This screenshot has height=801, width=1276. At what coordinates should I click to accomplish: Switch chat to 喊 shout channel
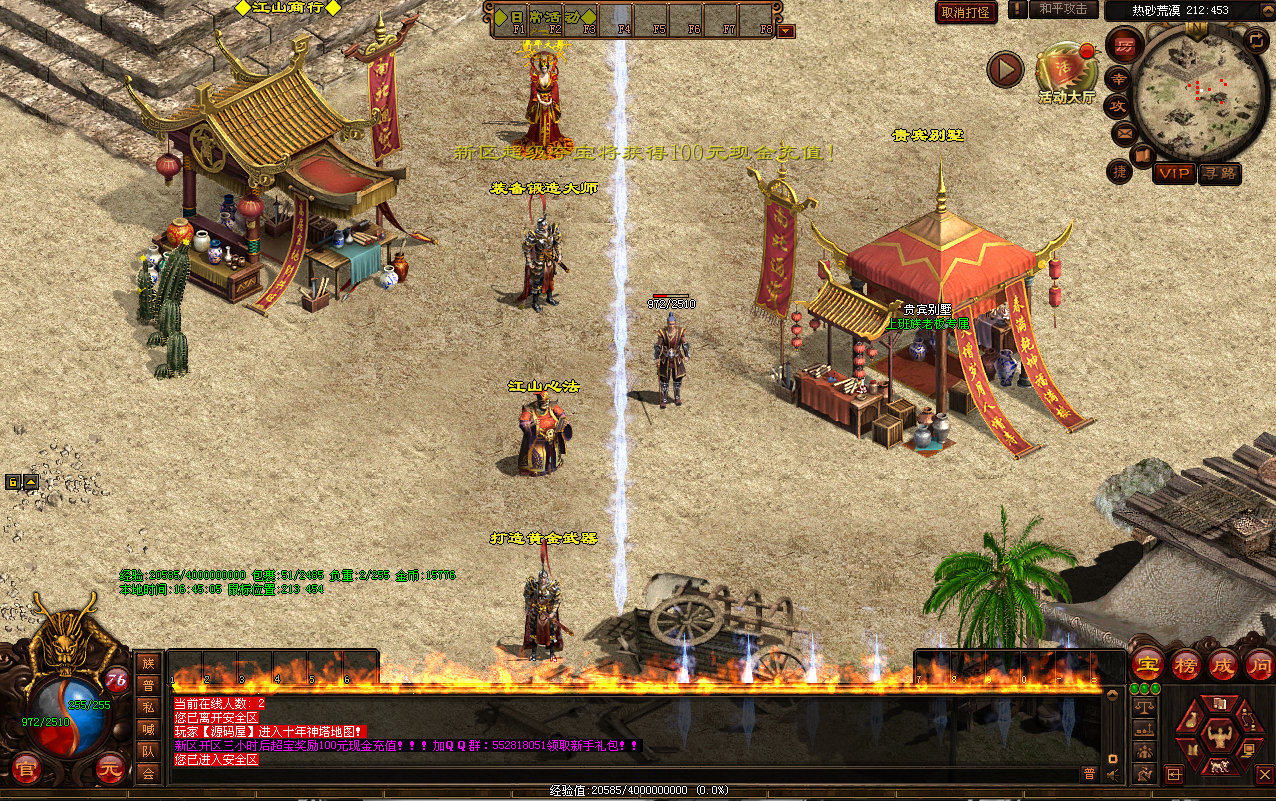pyautogui.click(x=148, y=729)
